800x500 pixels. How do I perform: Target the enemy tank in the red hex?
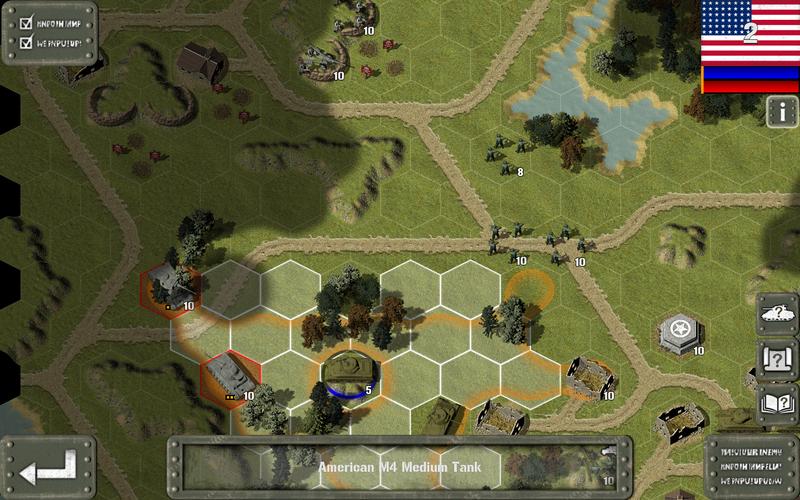(231, 378)
